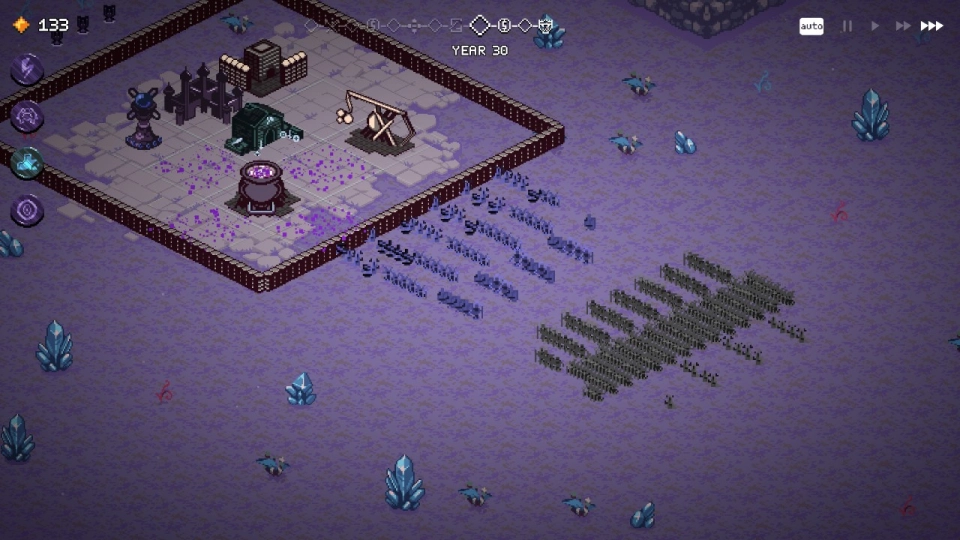Toggle the auto button
Viewport: 960px width, 540px height.
tap(811, 26)
